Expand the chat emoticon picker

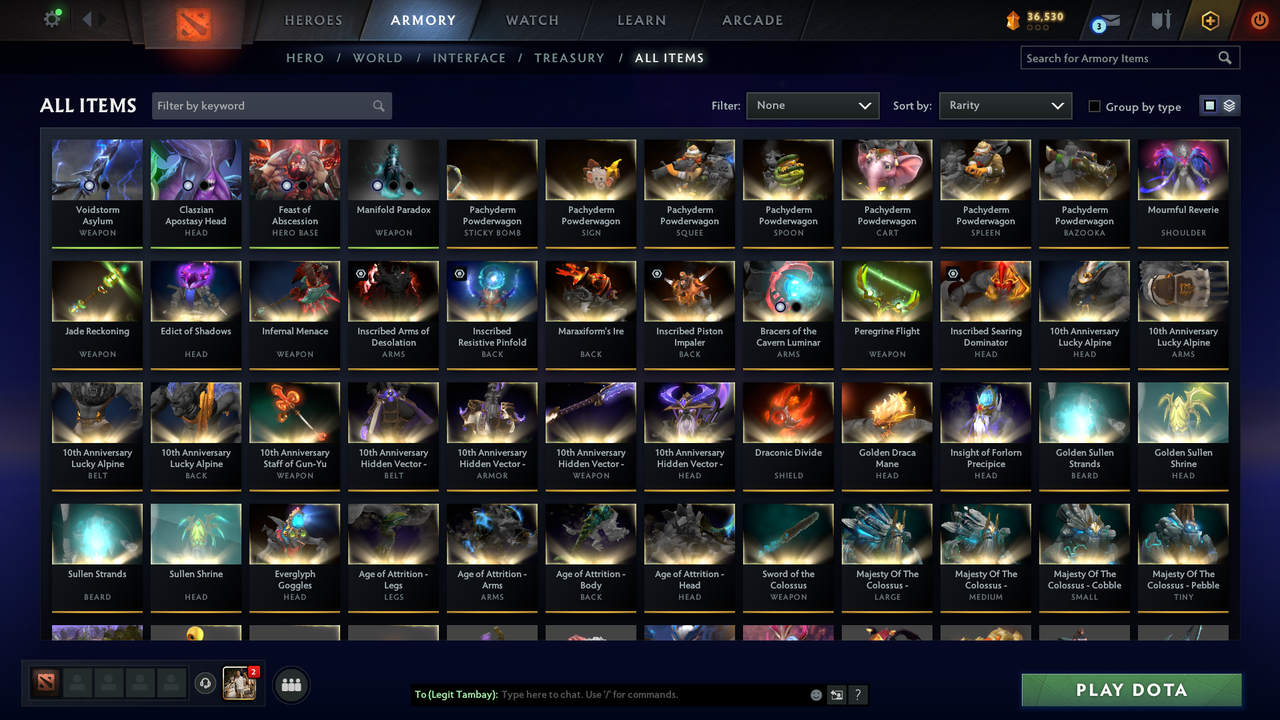click(x=815, y=694)
